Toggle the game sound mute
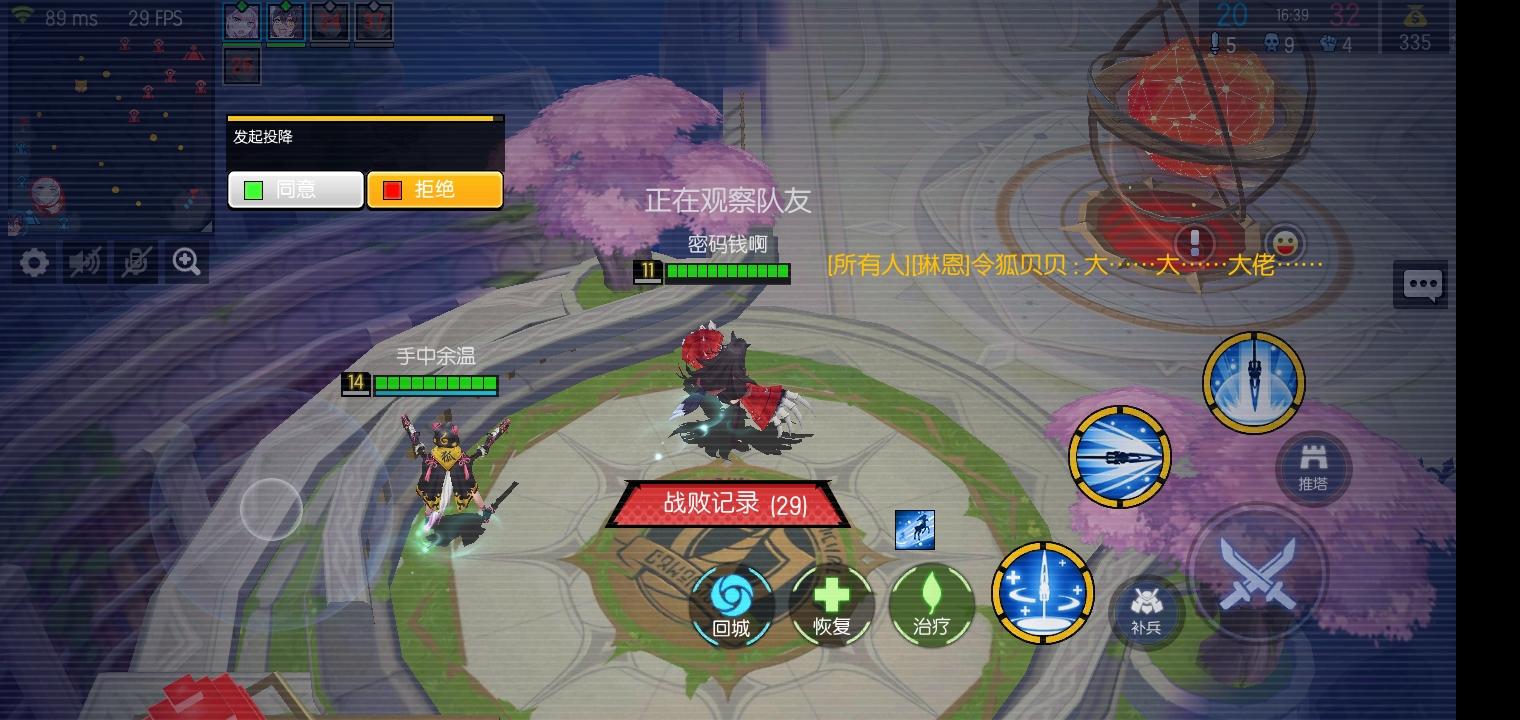1520x720 pixels. [84, 262]
